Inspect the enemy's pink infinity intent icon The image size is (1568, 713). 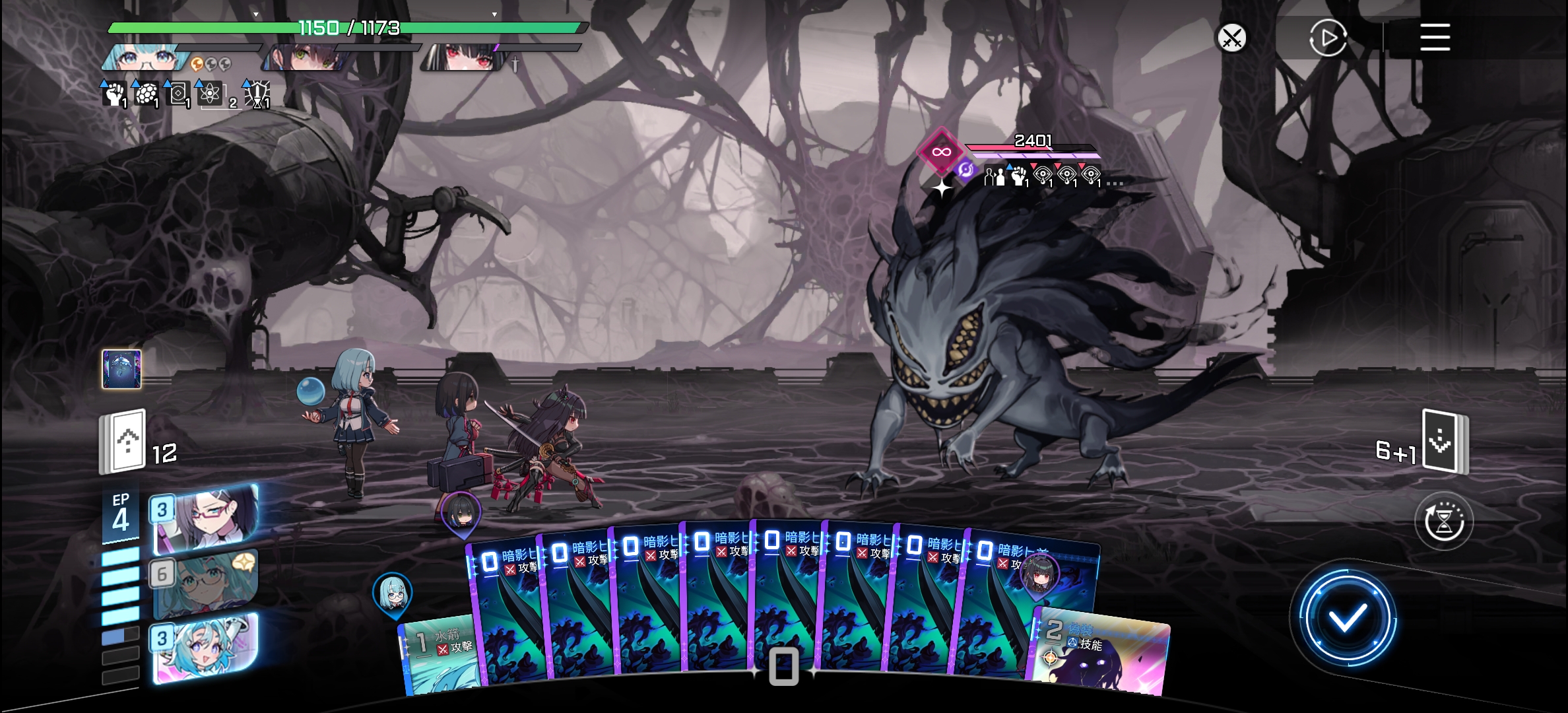(x=941, y=153)
